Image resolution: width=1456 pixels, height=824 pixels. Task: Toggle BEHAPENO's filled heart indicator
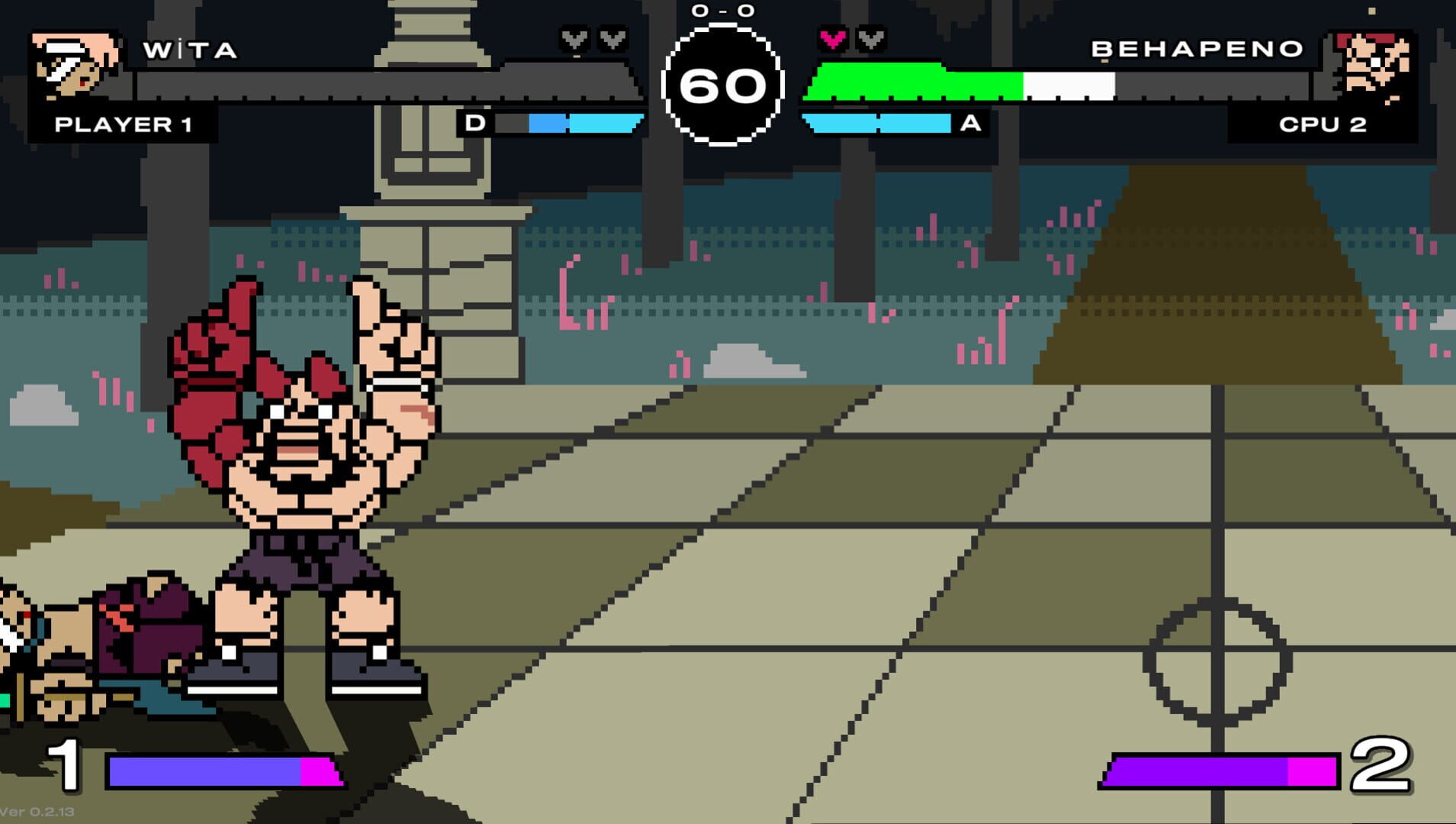(833, 37)
